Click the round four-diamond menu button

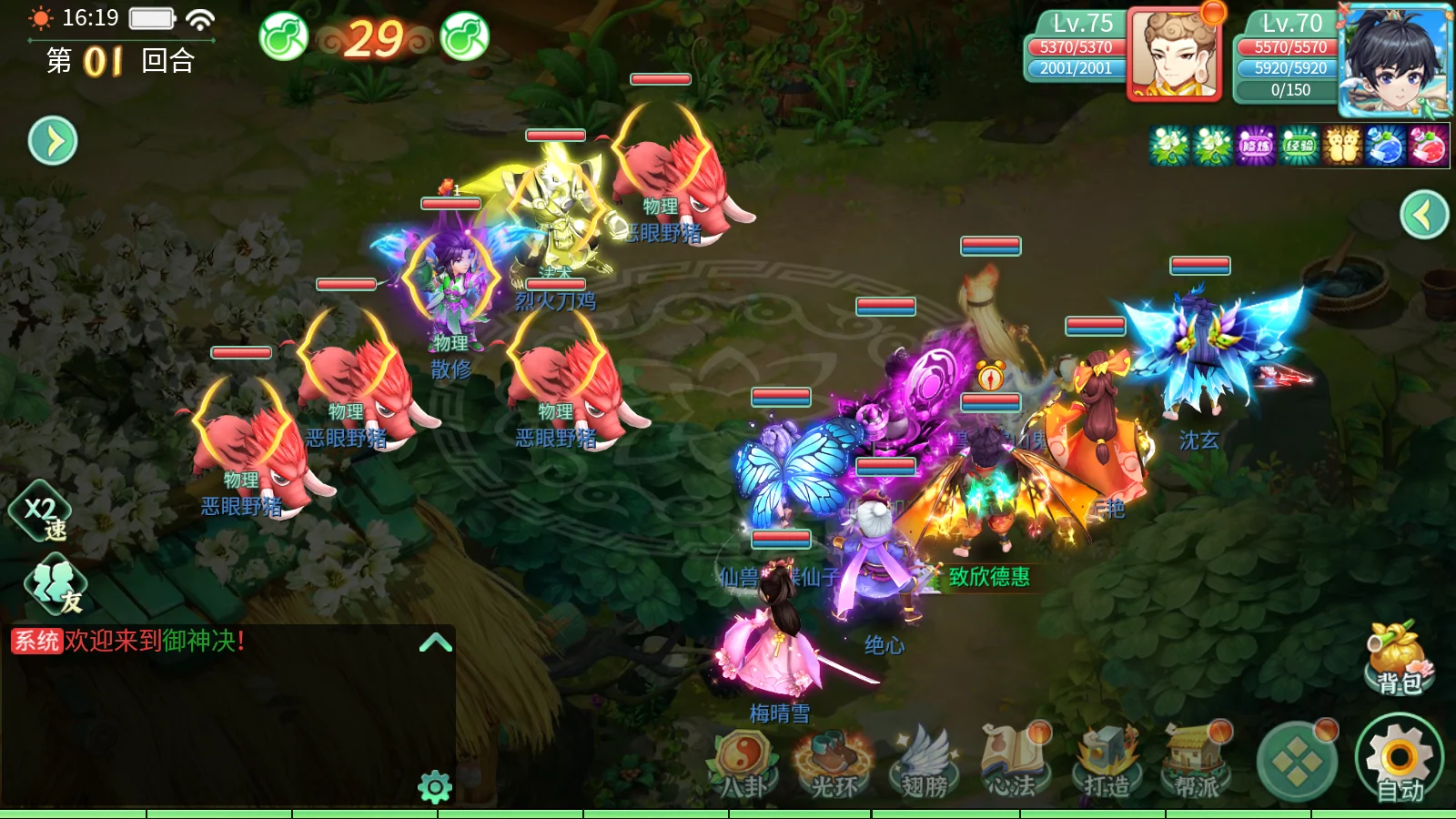click(x=1296, y=763)
